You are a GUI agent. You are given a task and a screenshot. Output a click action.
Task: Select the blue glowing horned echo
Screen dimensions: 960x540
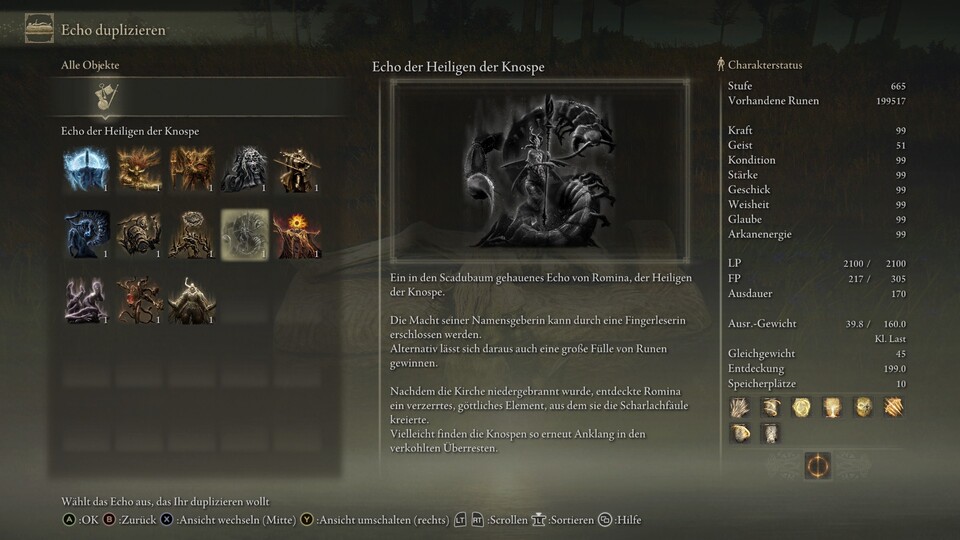(x=85, y=169)
